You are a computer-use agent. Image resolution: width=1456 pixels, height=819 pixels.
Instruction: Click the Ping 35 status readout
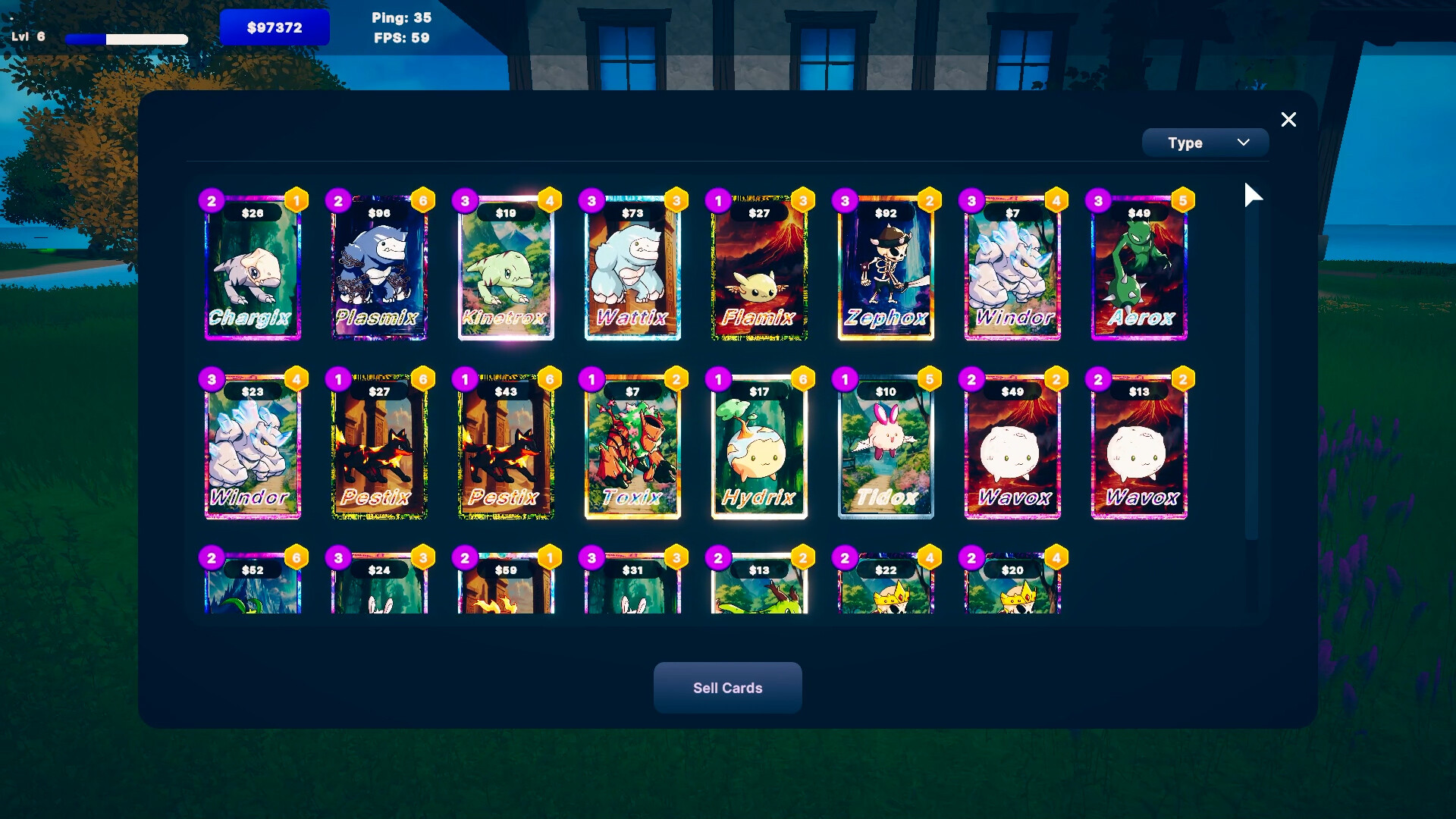401,17
